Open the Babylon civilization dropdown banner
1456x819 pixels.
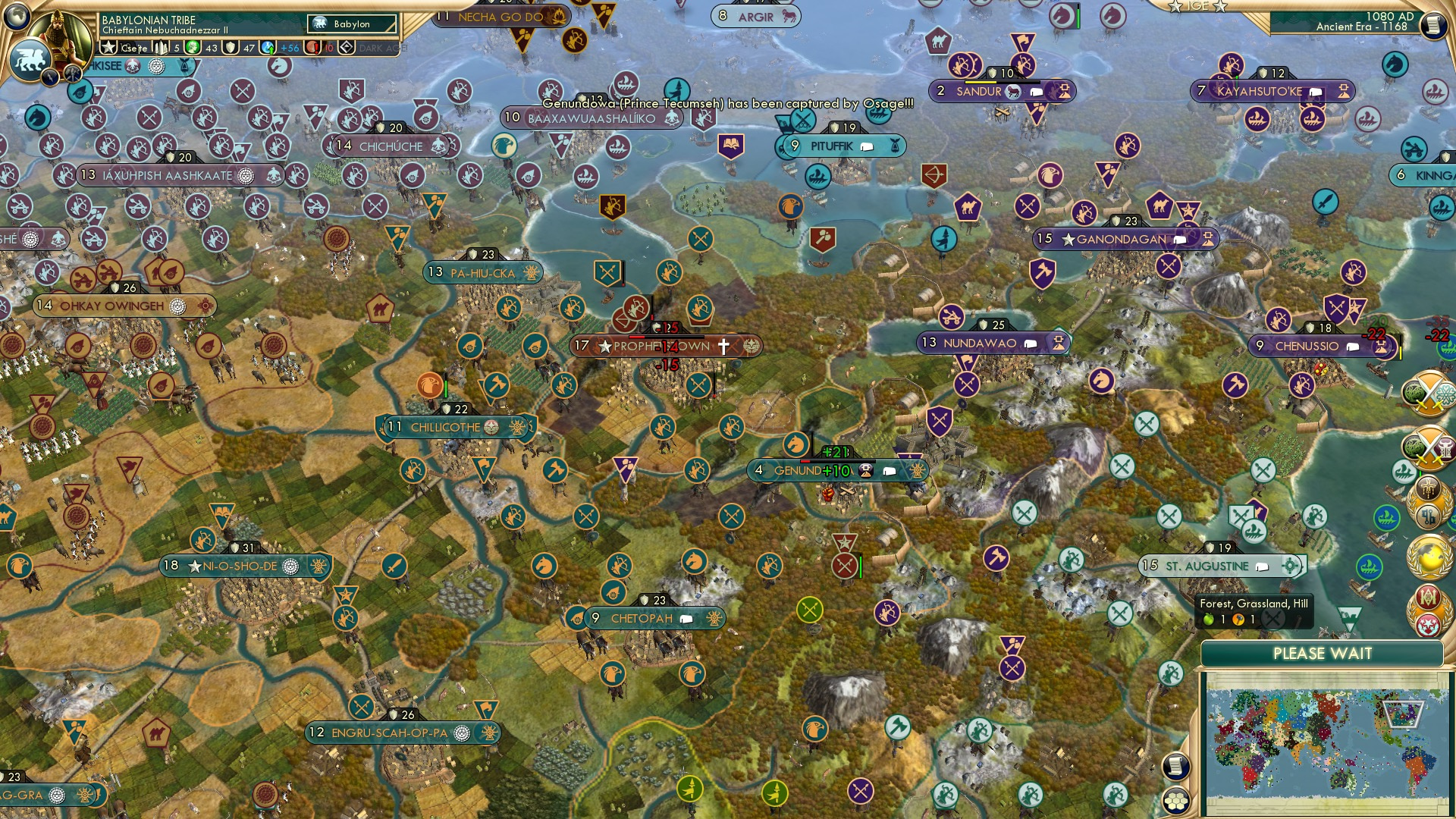click(x=350, y=24)
